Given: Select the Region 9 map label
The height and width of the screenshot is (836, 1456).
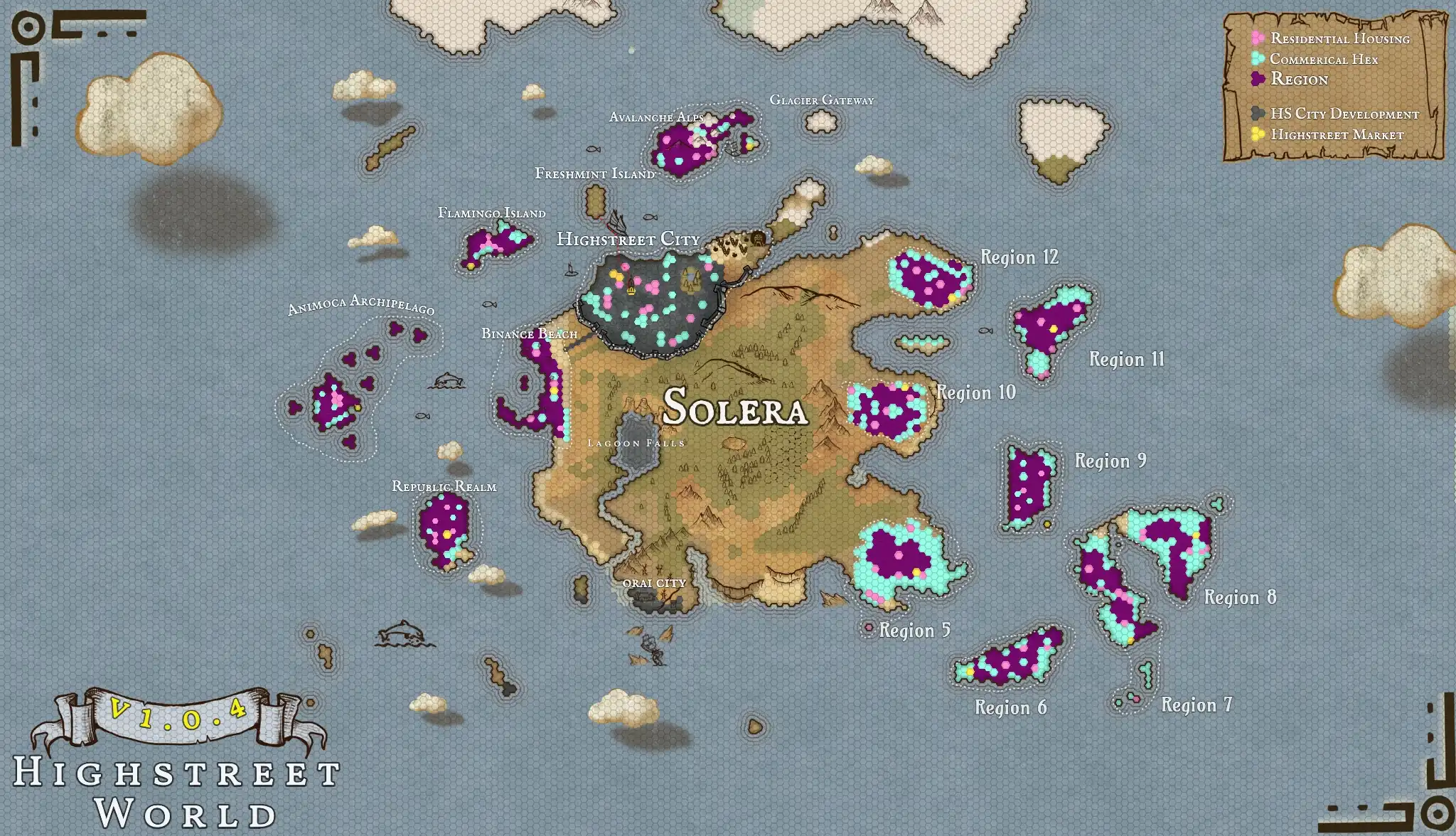Looking at the screenshot, I should (1110, 461).
